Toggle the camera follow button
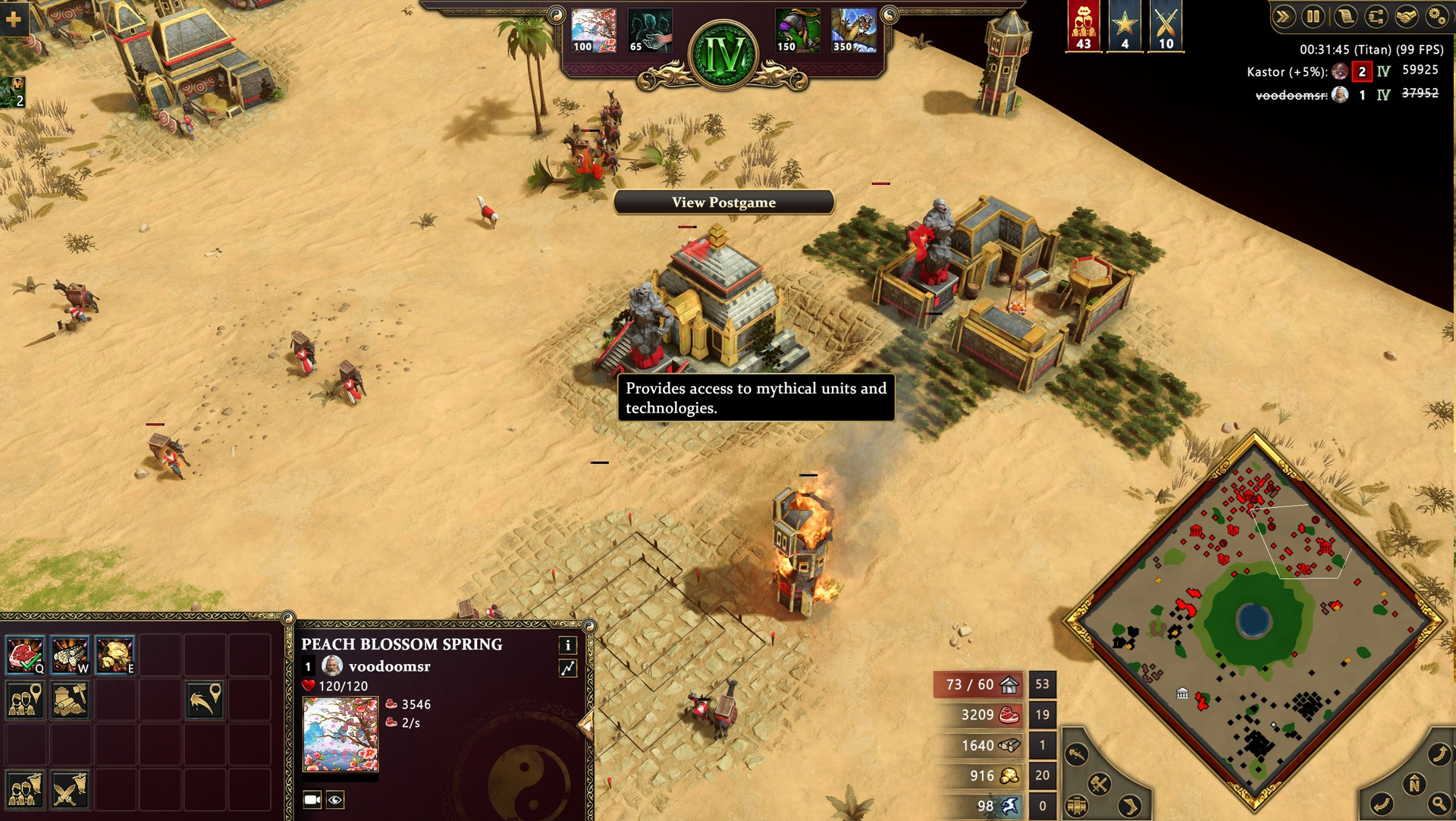The width and height of the screenshot is (1456, 821). [x=312, y=799]
